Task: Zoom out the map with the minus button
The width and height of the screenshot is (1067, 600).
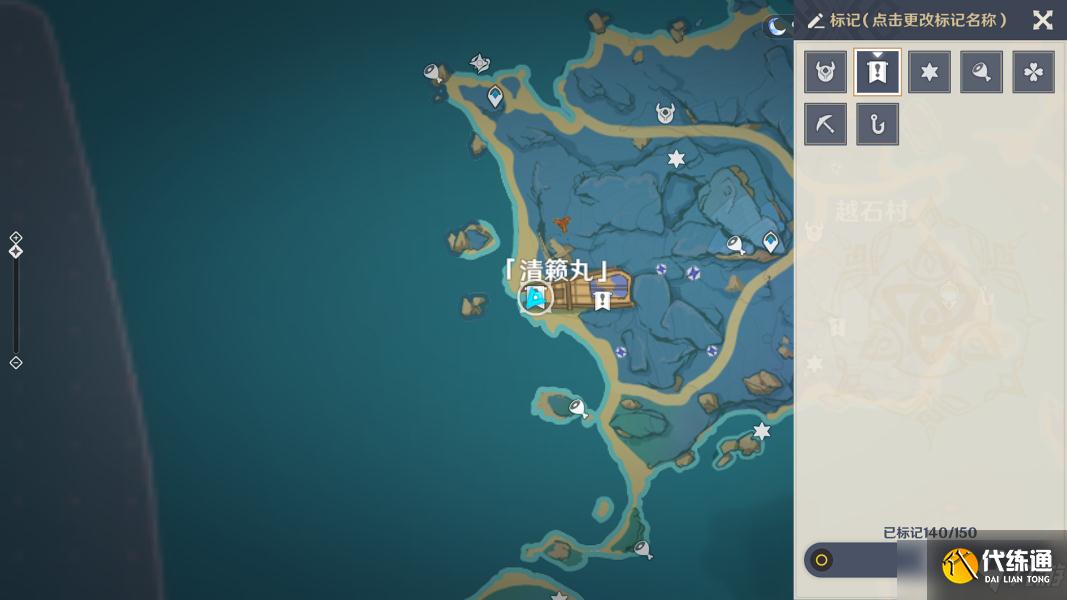Action: 16,362
